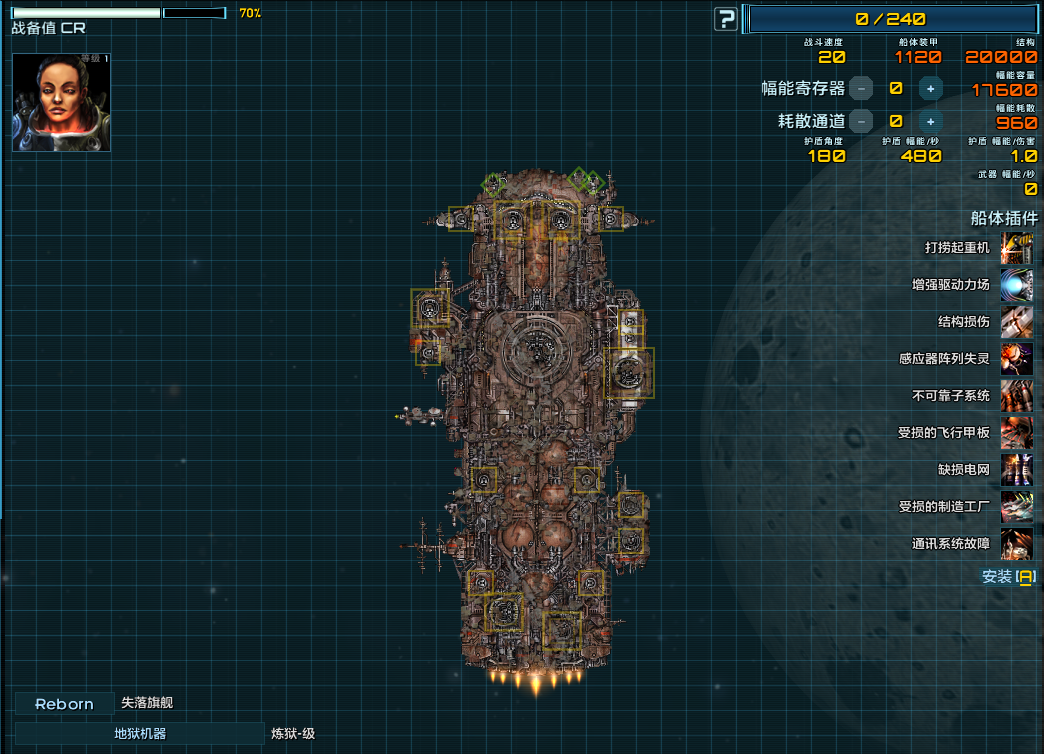Inspect the 结构损伤 hullmod icon
Viewport: 1044px width, 754px height.
(x=1017, y=321)
